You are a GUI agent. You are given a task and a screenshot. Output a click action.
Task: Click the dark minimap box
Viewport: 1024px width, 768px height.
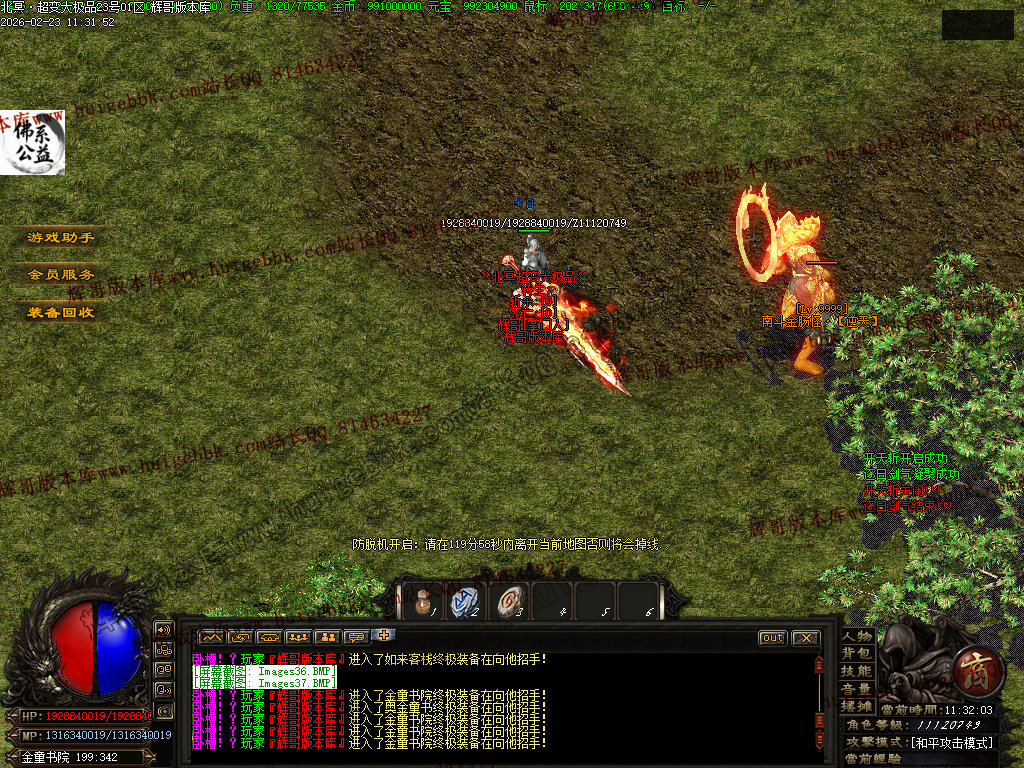tap(977, 25)
